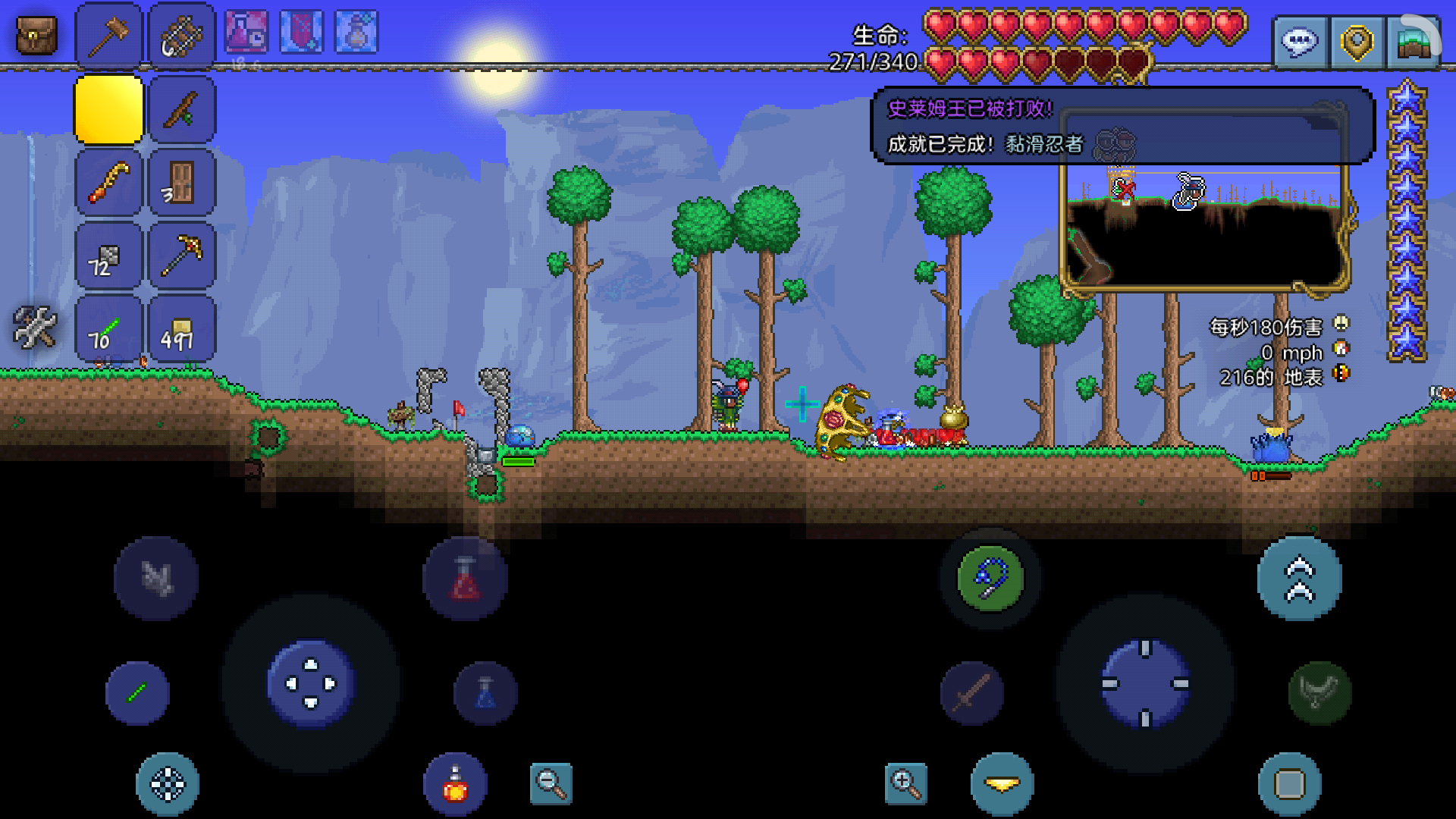Select the wooden hammer hotbar slot
Viewport: 1456px width, 819px height.
pos(108,36)
